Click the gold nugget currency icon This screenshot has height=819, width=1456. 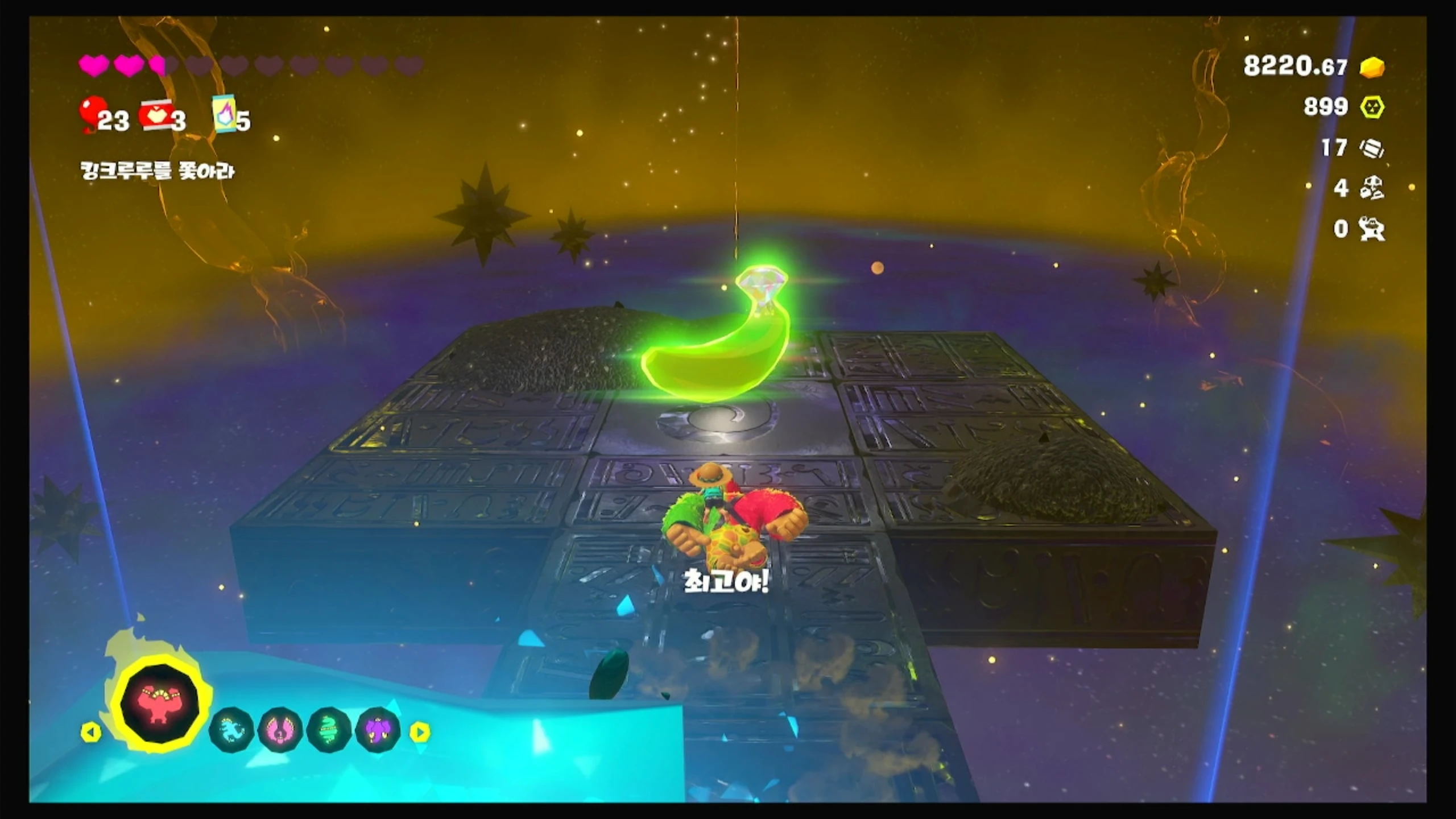[1372, 67]
